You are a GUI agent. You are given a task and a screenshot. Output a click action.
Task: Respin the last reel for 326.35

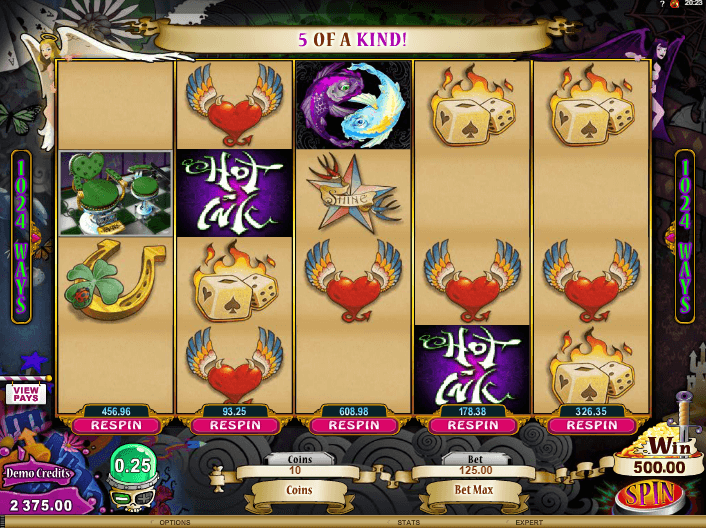point(591,425)
